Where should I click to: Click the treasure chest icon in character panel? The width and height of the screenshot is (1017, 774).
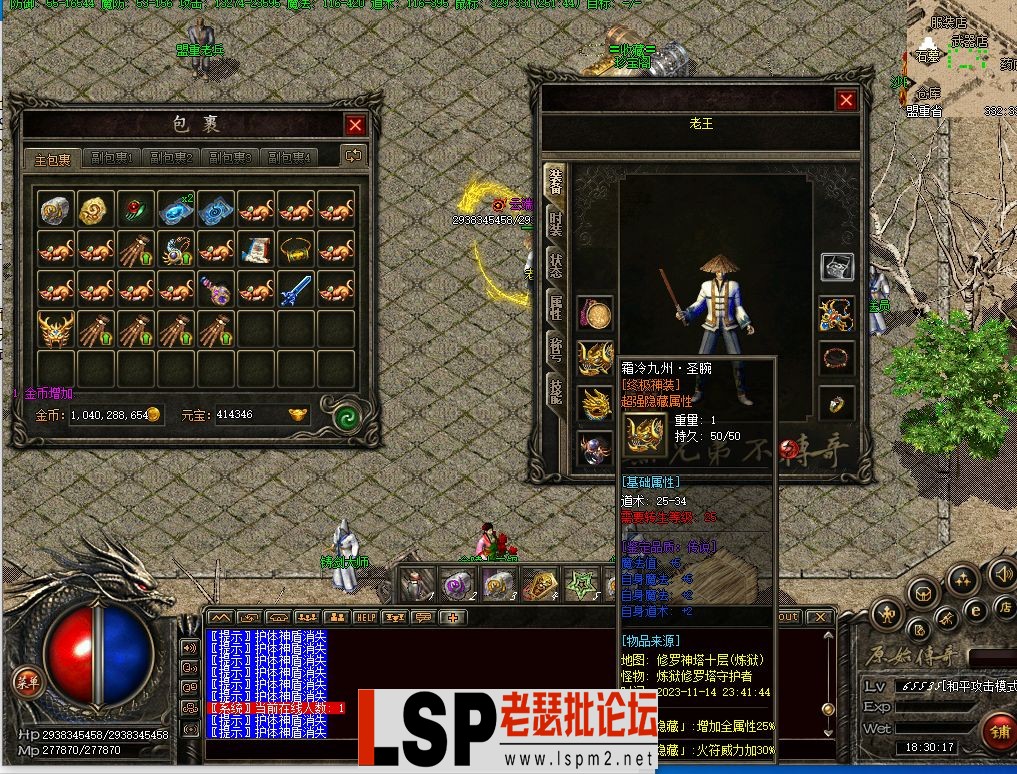837,267
